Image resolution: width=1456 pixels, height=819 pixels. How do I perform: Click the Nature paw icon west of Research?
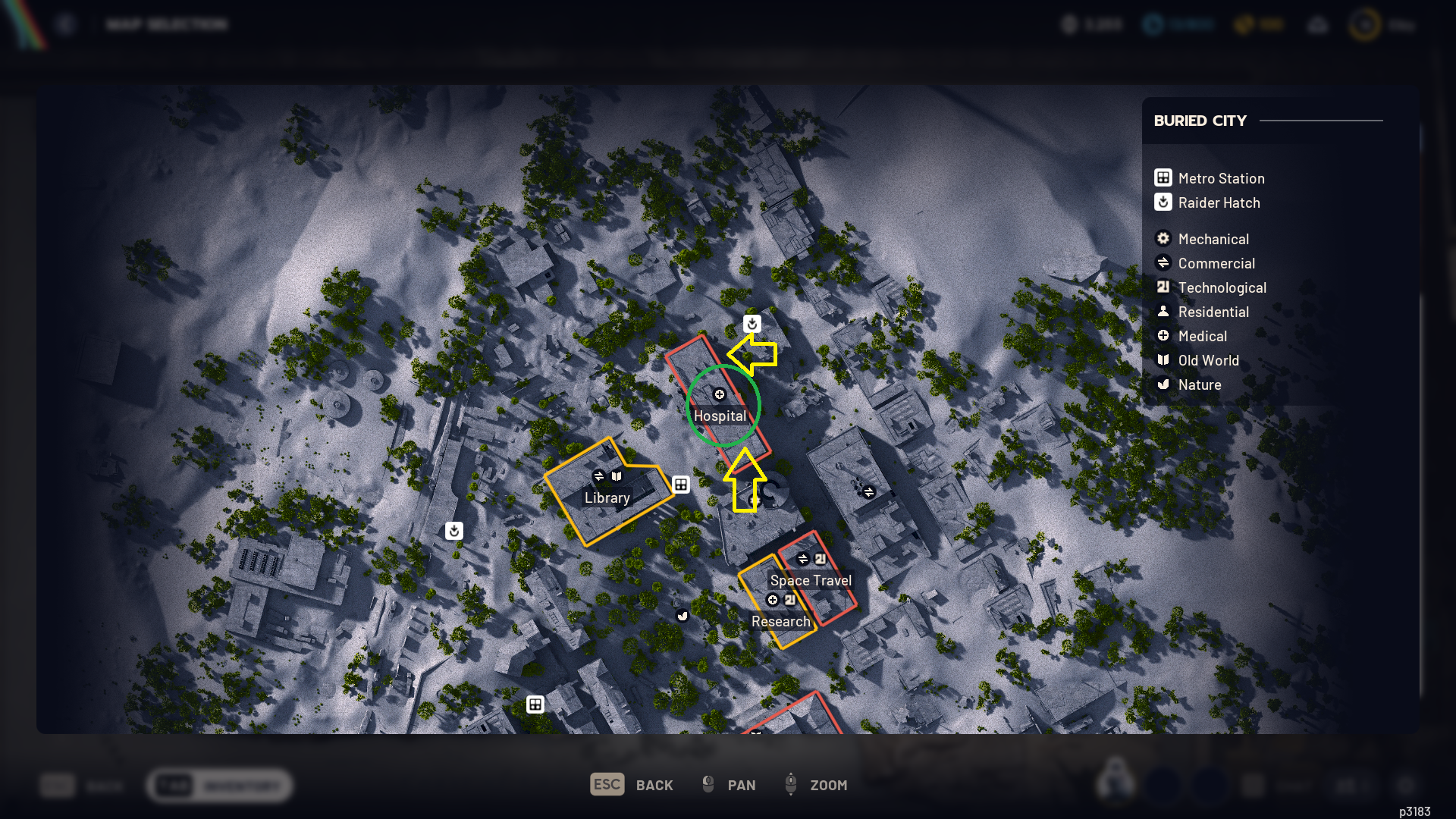682,617
